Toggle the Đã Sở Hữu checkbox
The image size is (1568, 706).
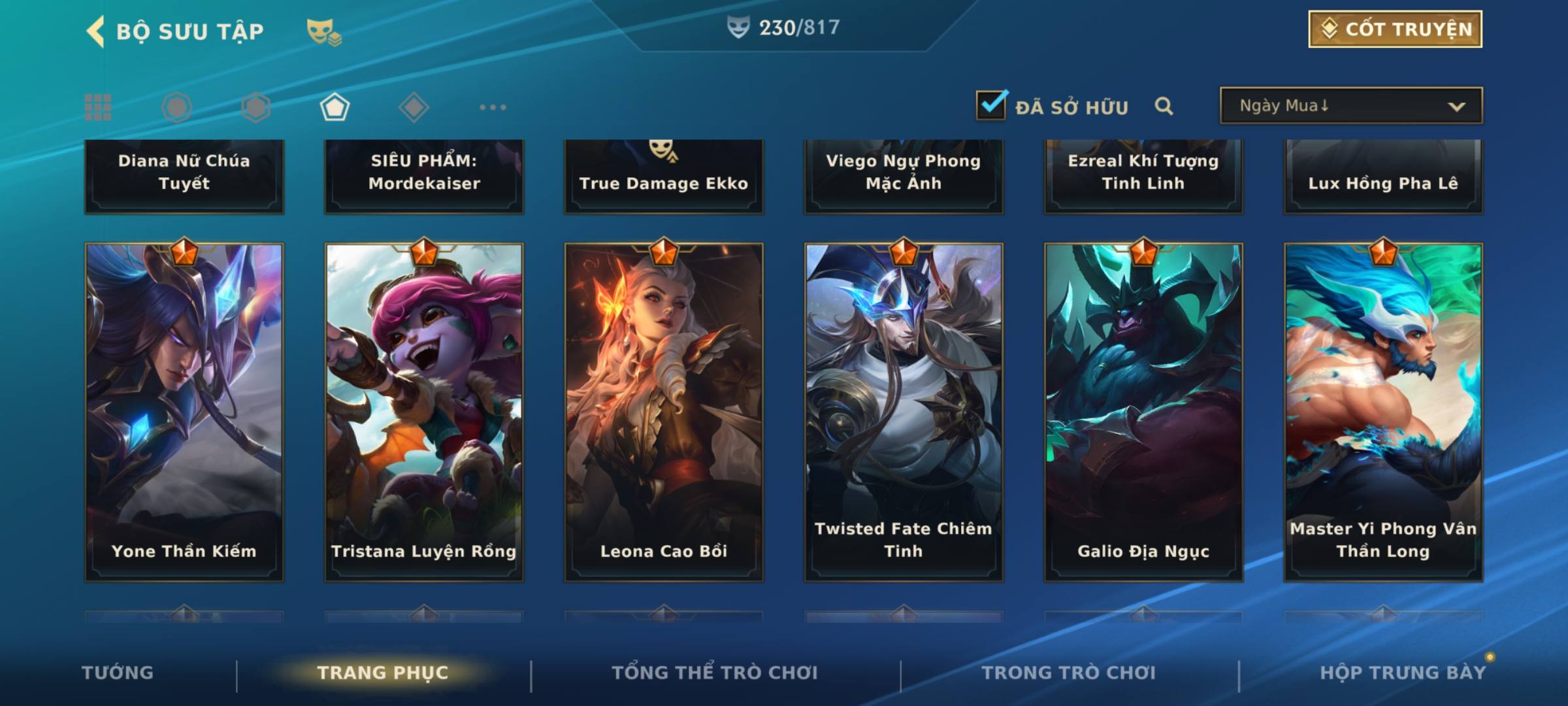[x=990, y=105]
